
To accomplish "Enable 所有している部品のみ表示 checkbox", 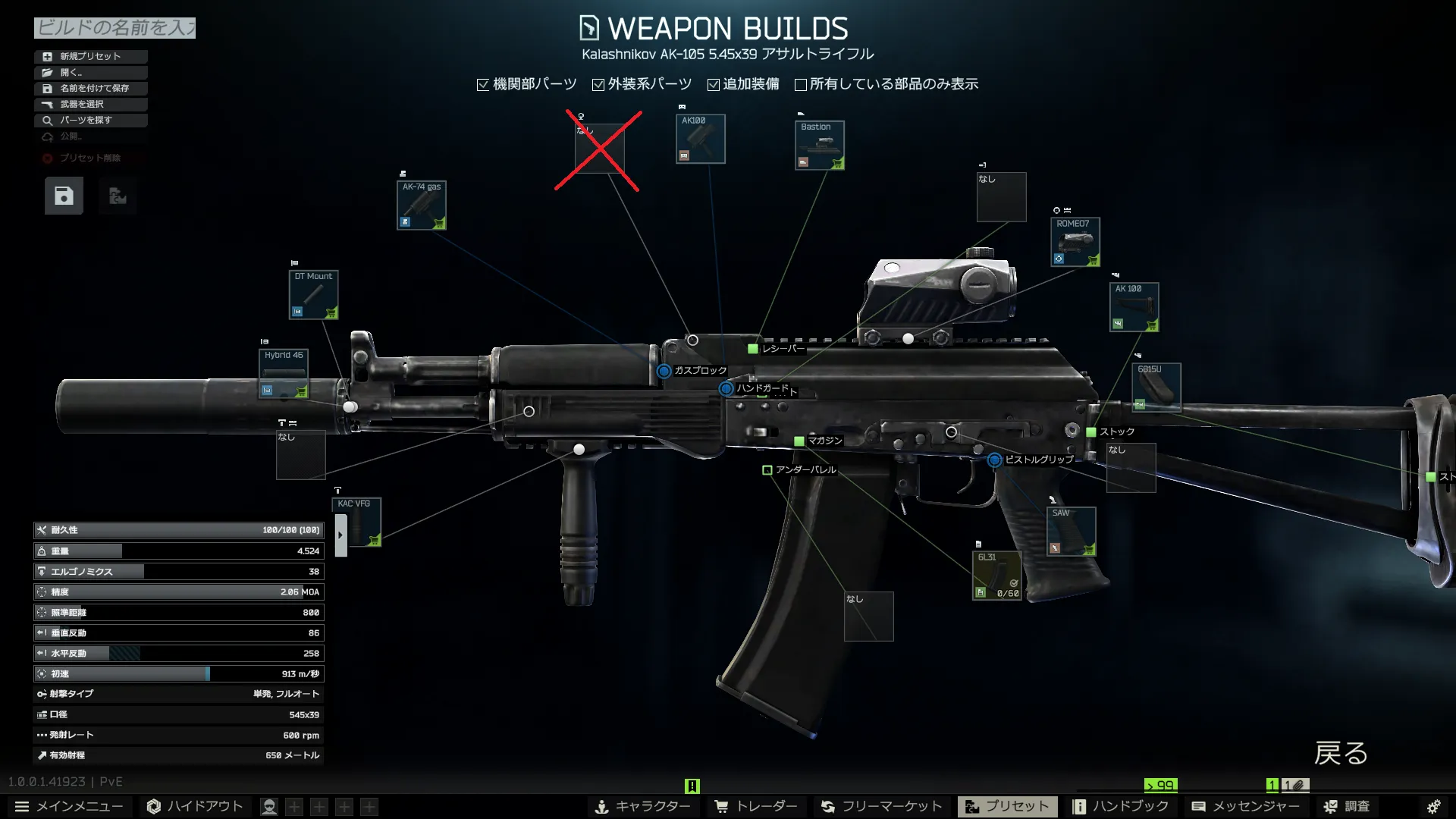I will point(800,84).
